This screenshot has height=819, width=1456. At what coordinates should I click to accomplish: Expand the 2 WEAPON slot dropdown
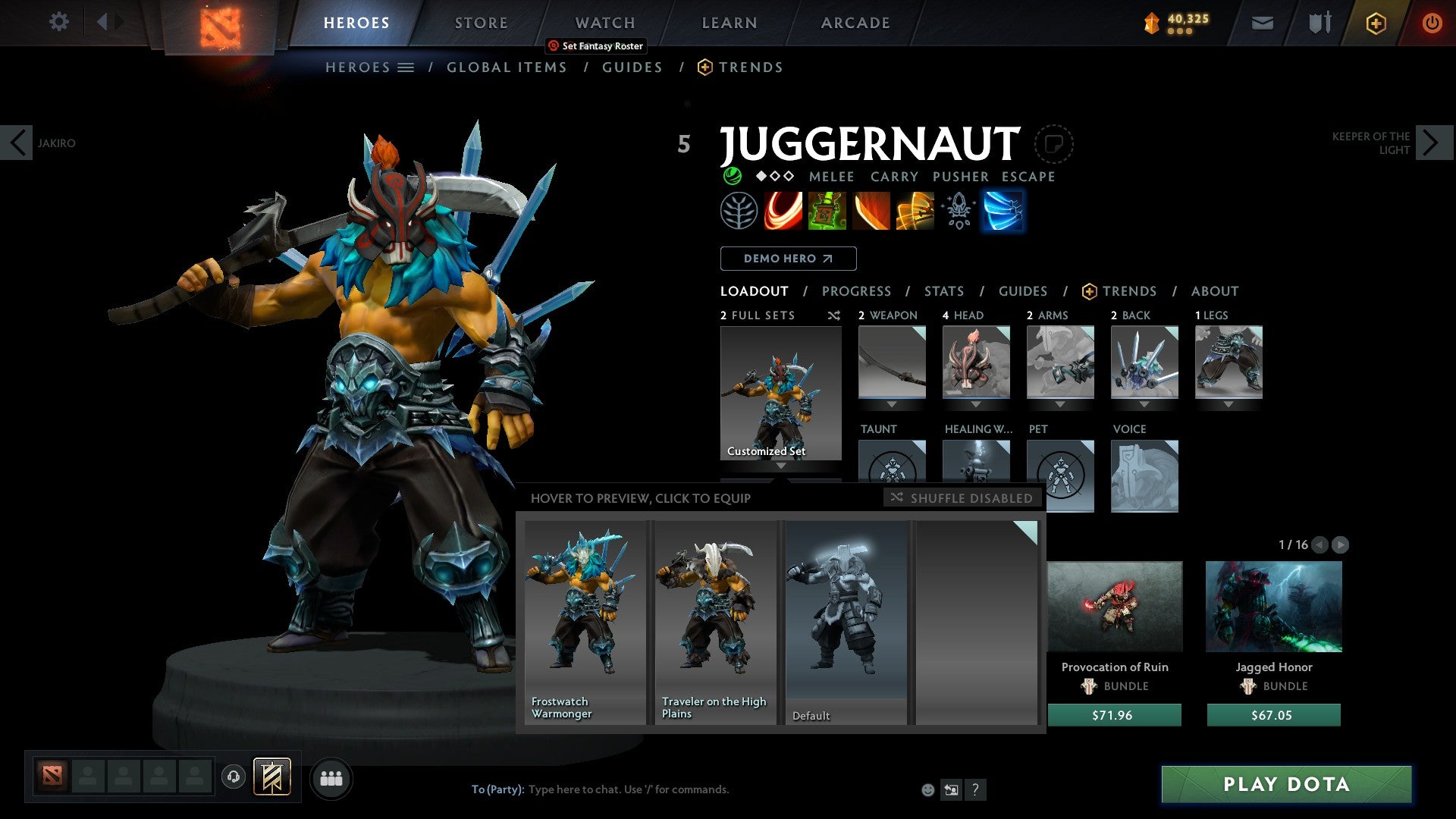pyautogui.click(x=891, y=404)
